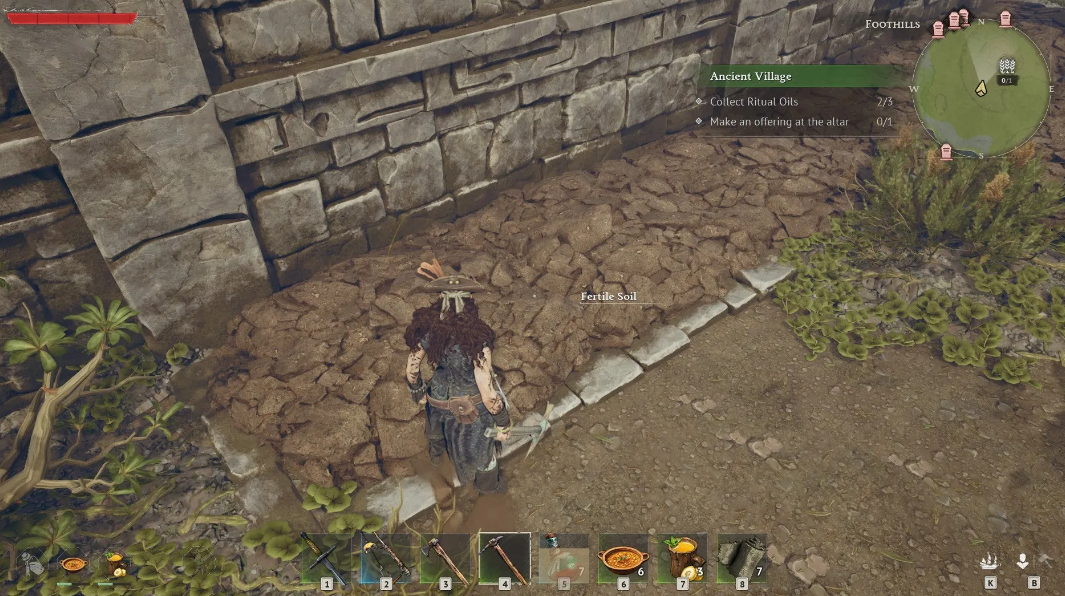Equip the bow in hotbar slot 2
Screen dimensions: 1065x596
(386, 557)
